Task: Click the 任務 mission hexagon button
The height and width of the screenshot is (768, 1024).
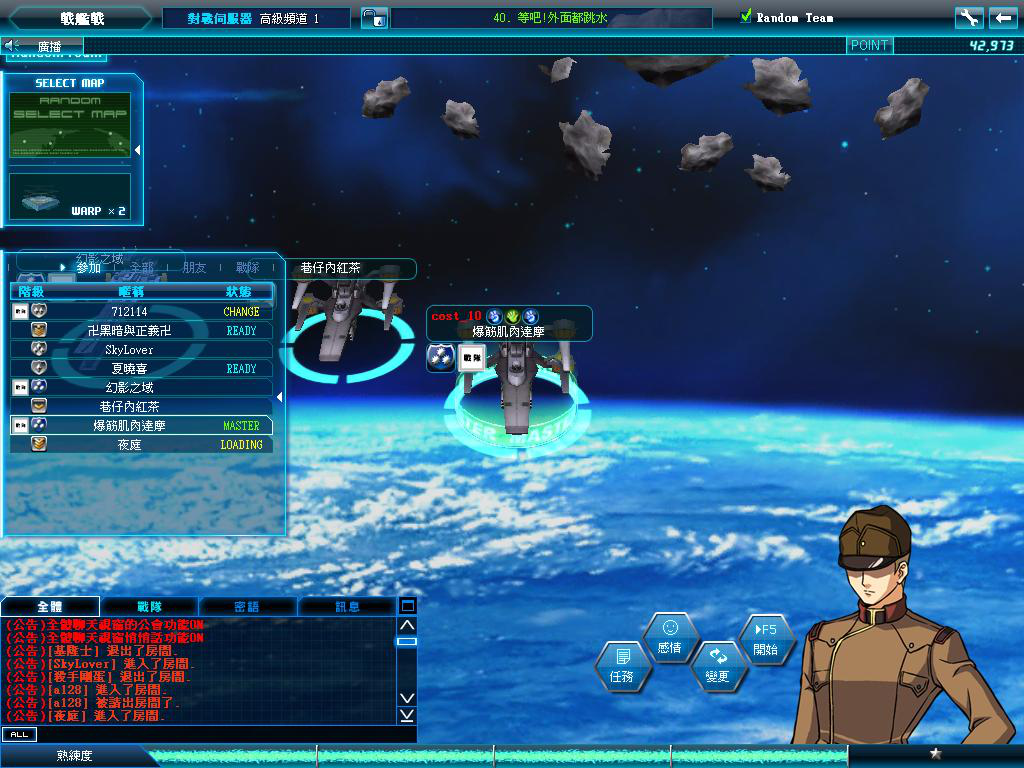Action: 622,666
